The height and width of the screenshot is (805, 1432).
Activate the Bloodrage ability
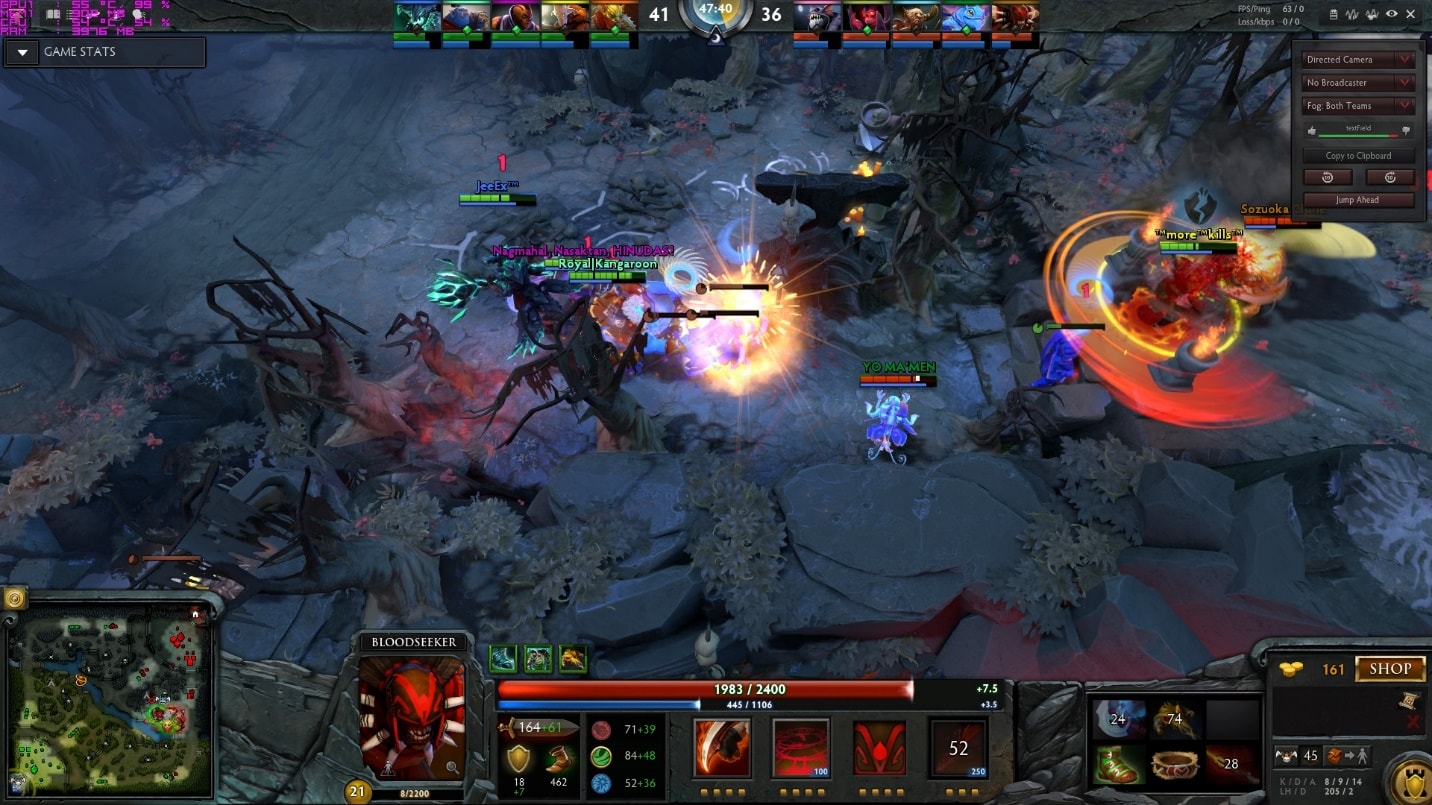722,748
